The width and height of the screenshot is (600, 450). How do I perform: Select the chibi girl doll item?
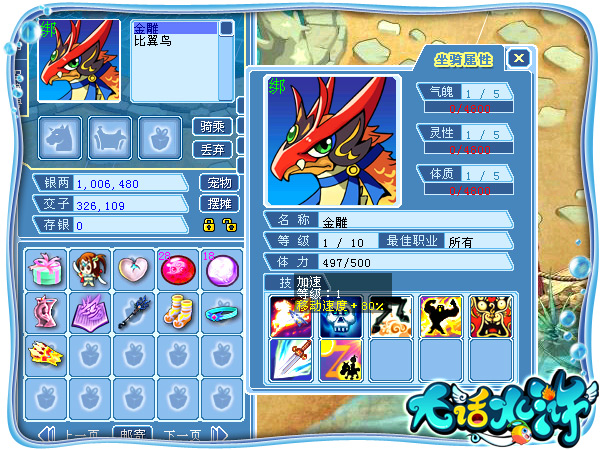click(91, 270)
